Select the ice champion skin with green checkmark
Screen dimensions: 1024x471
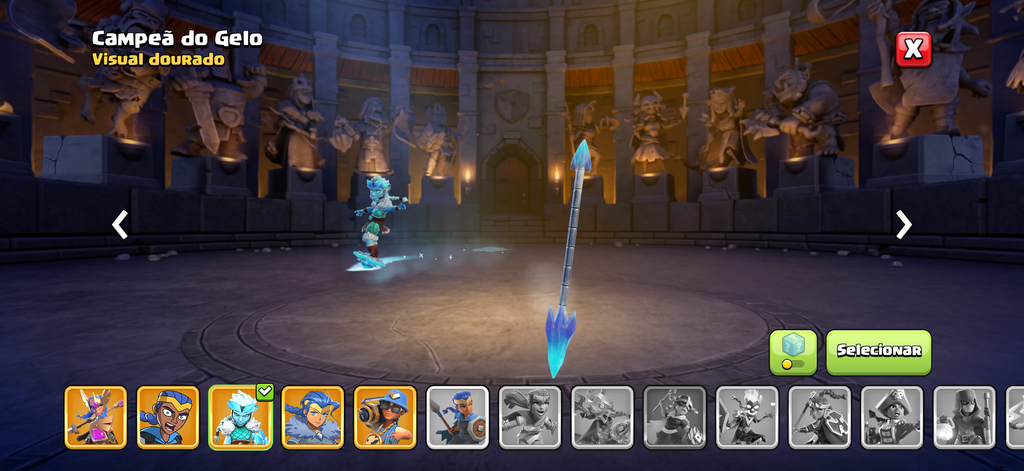pos(240,417)
